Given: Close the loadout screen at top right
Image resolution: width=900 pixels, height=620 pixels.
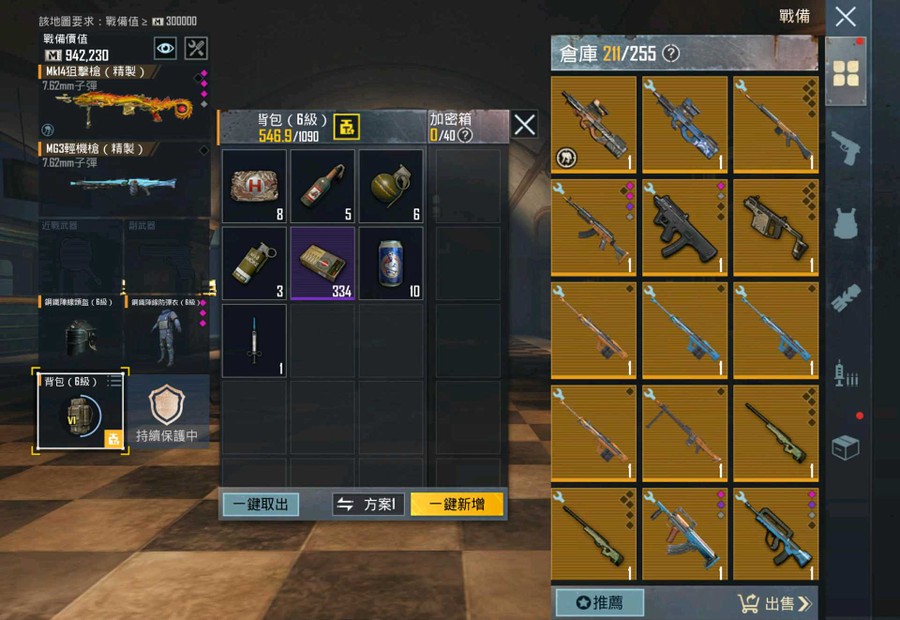Looking at the screenshot, I should 846,16.
